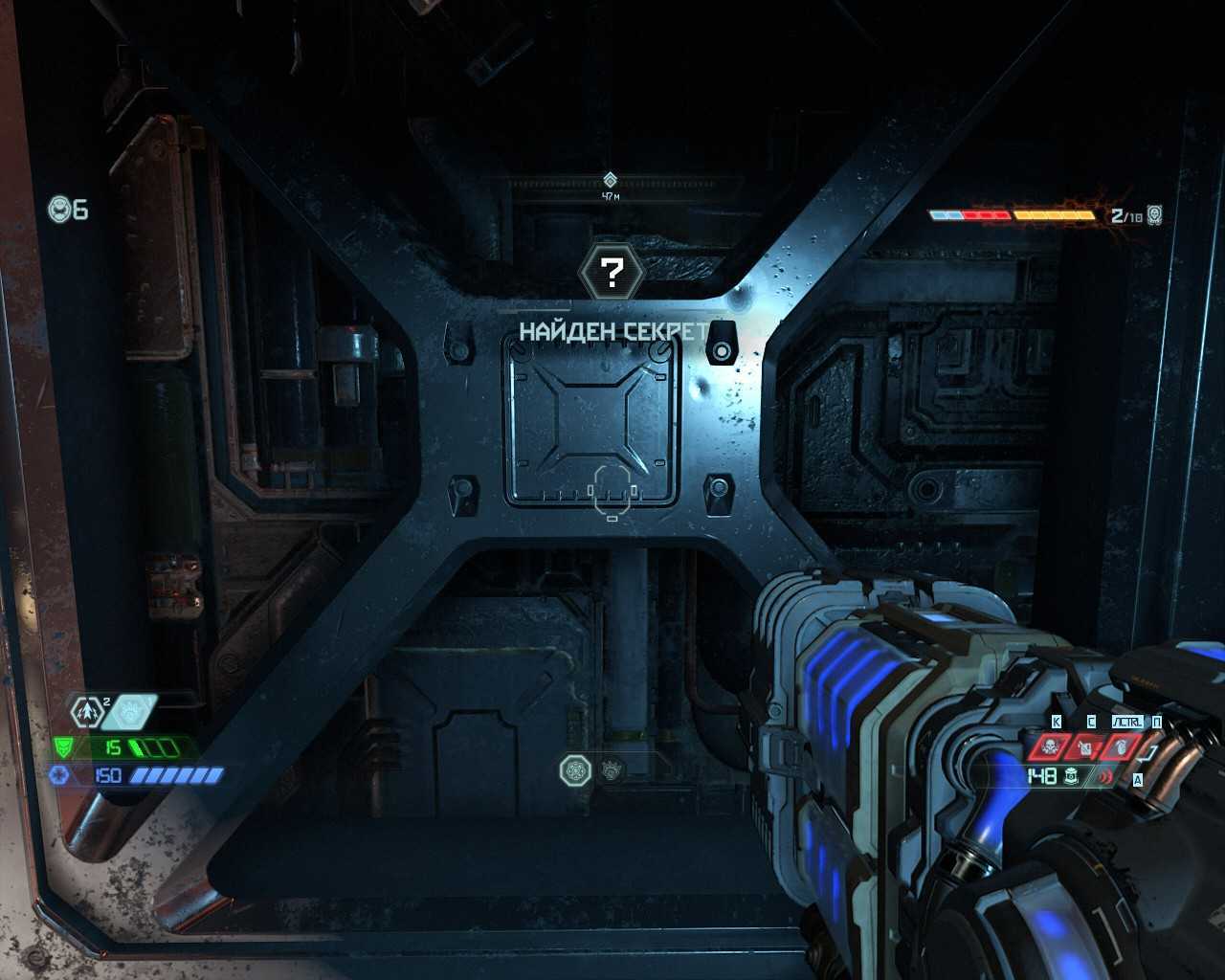
Task: Activate the frag grenade equipment icon
Action: click(x=1121, y=746)
